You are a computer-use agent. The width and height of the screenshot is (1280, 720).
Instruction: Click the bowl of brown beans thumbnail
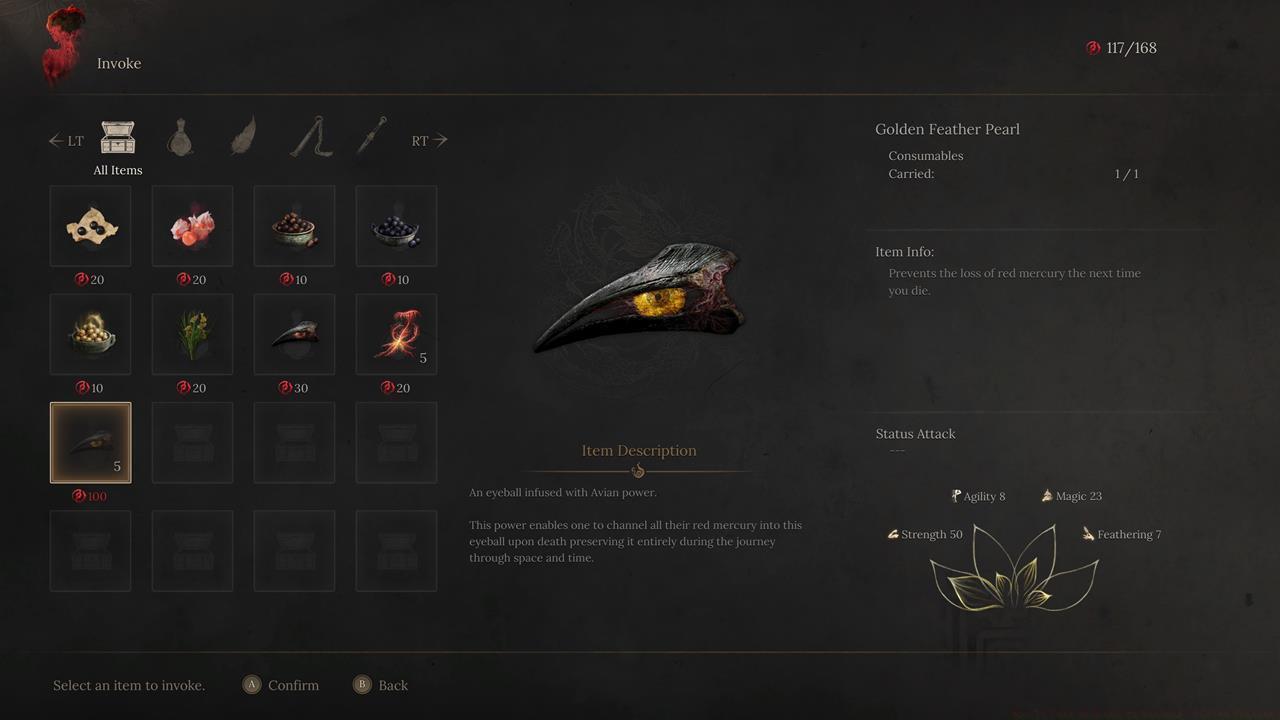click(294, 225)
